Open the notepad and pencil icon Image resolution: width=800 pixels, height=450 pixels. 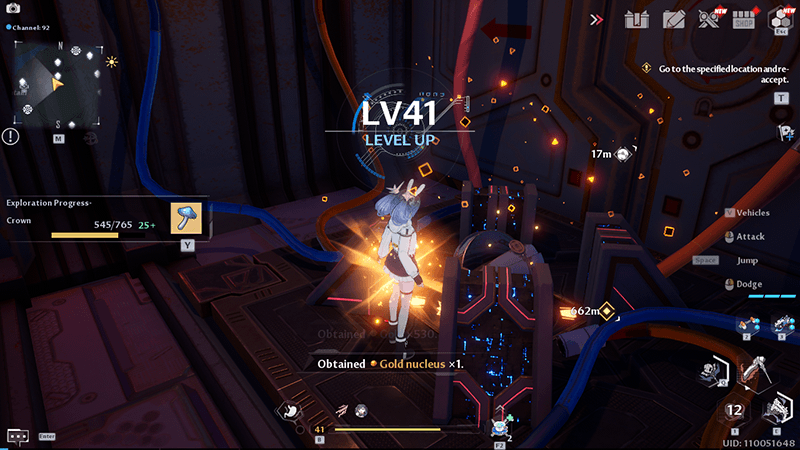tap(674, 19)
